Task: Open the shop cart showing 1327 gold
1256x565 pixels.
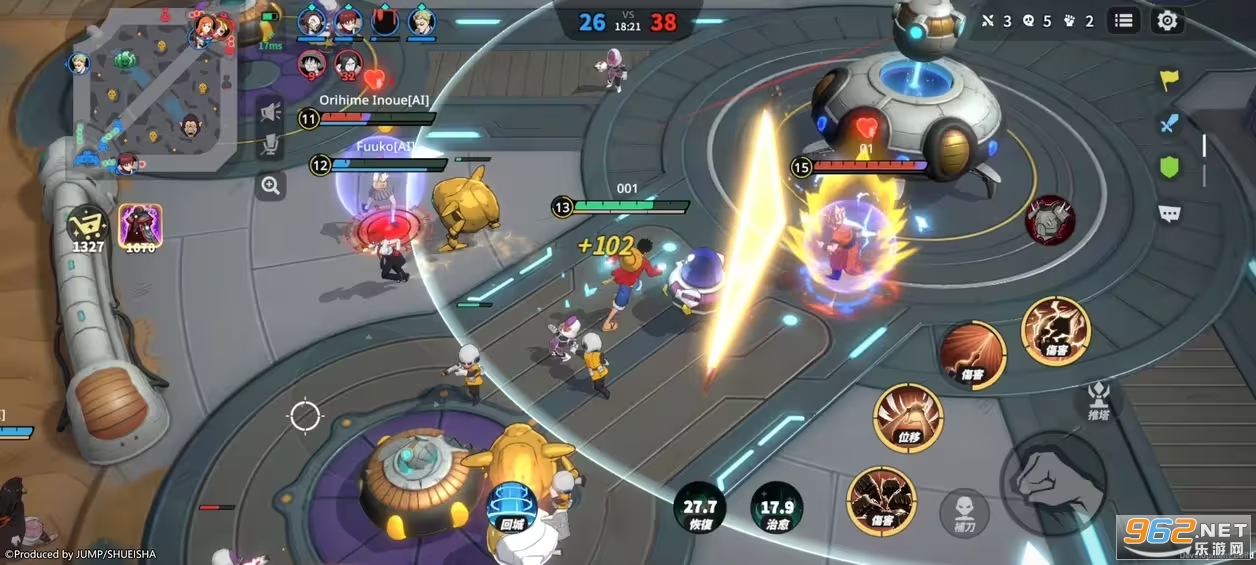Action: [x=86, y=226]
